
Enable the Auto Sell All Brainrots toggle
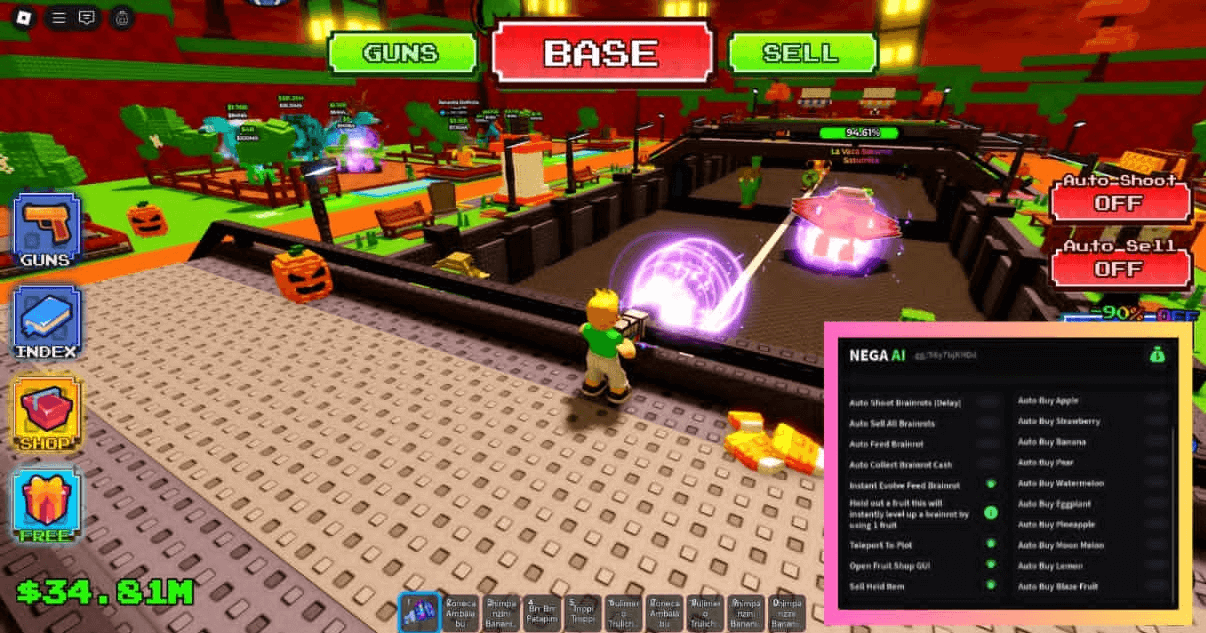click(x=989, y=423)
